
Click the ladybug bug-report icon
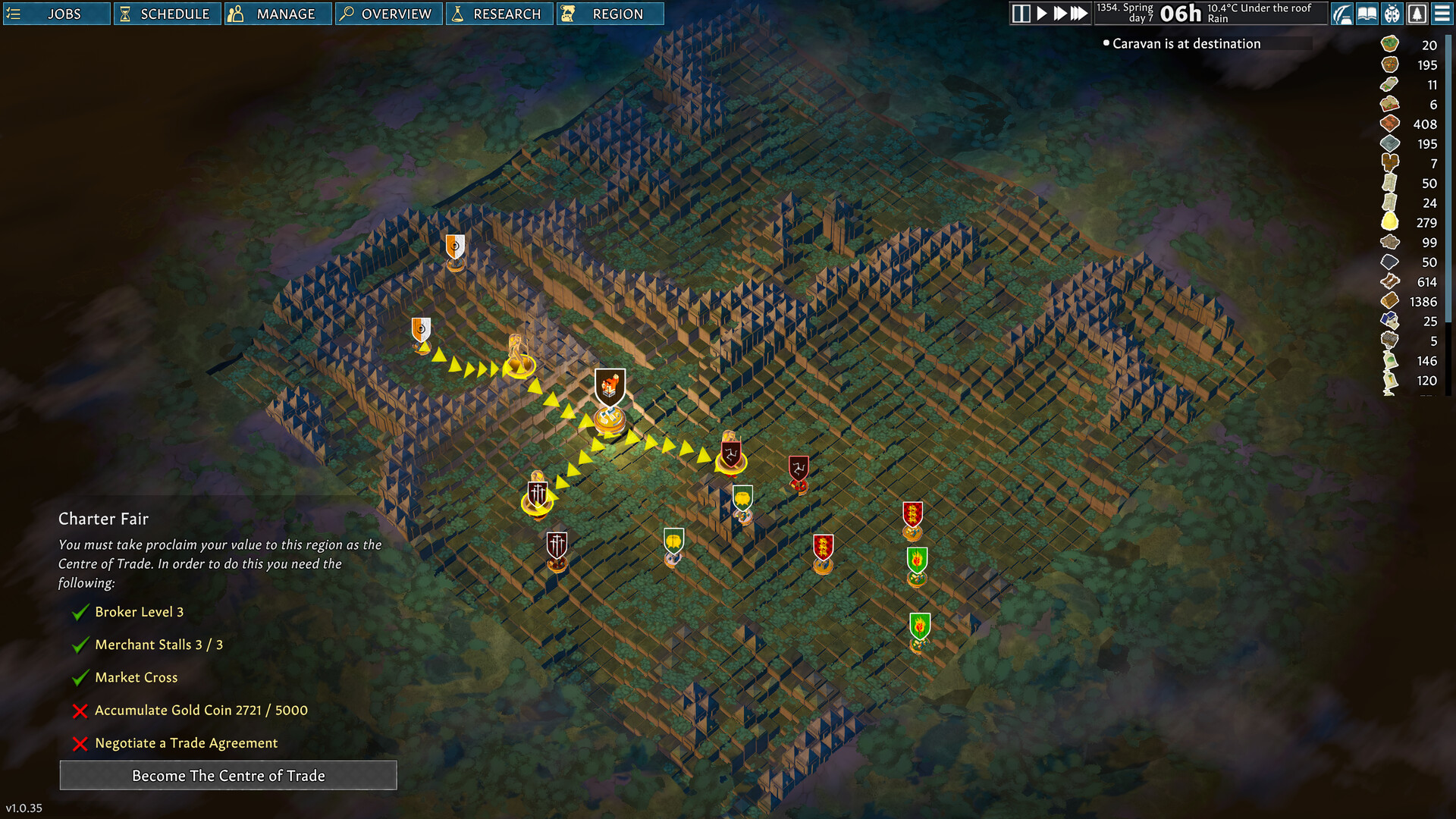(1392, 14)
